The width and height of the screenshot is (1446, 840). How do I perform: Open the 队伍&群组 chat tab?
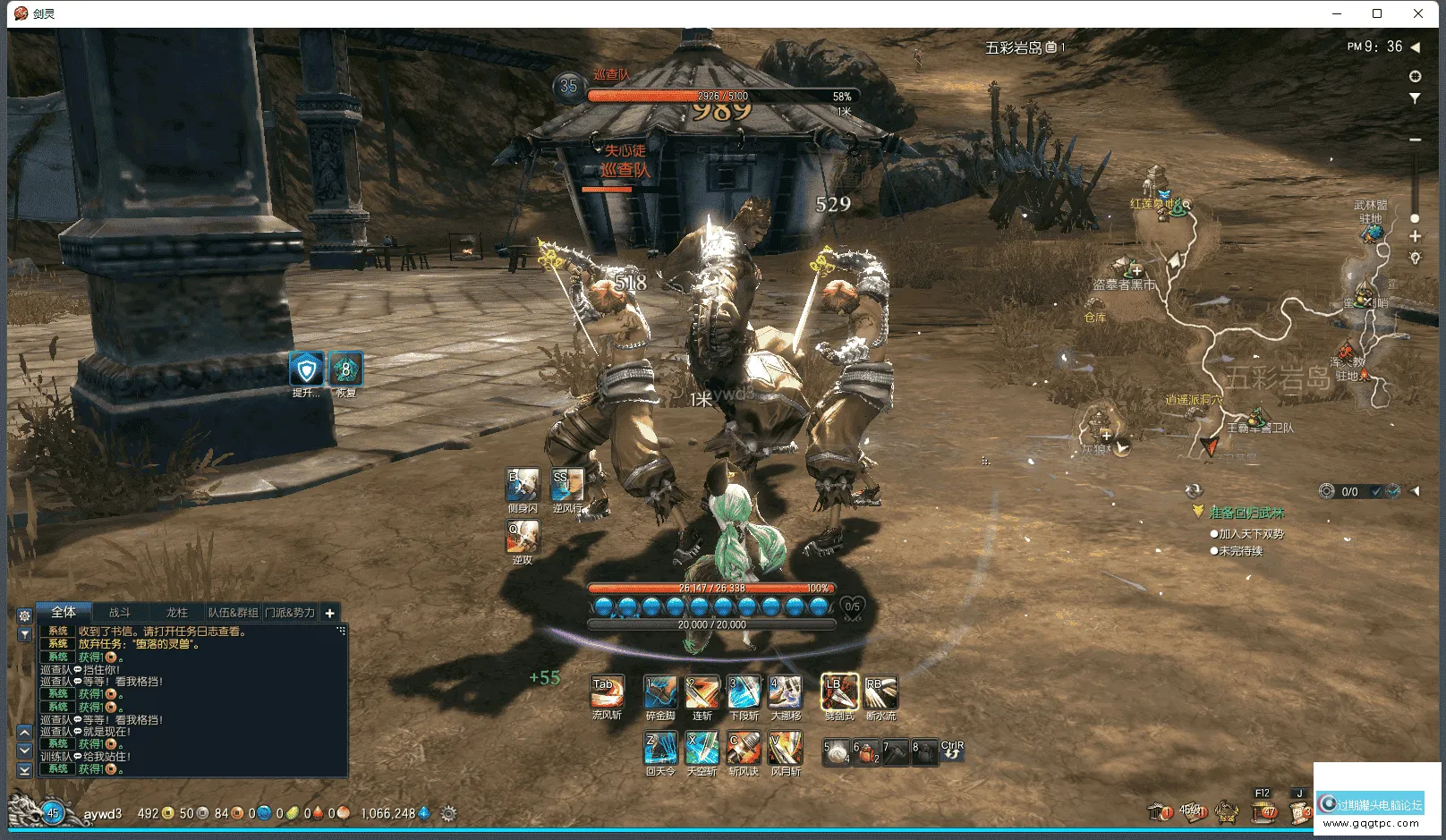233,613
